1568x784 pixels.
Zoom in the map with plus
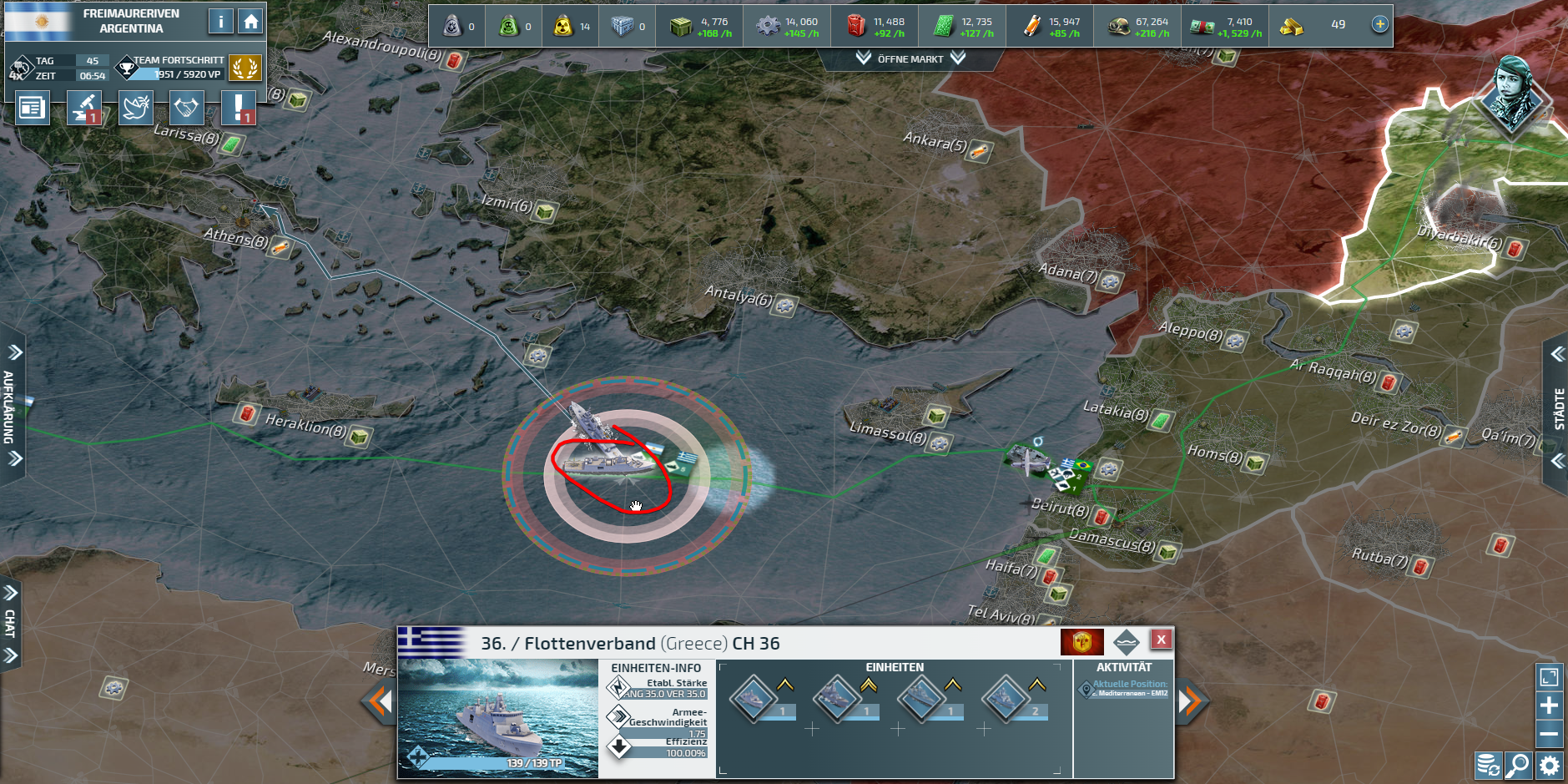1549,706
